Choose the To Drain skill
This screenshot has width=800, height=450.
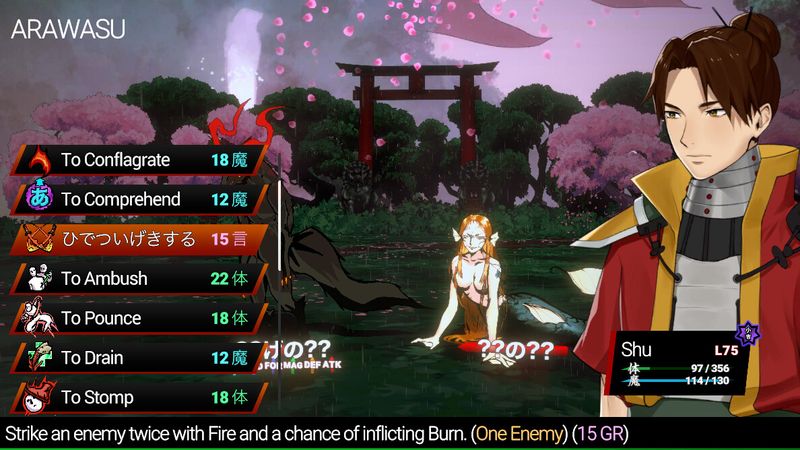tap(140, 358)
